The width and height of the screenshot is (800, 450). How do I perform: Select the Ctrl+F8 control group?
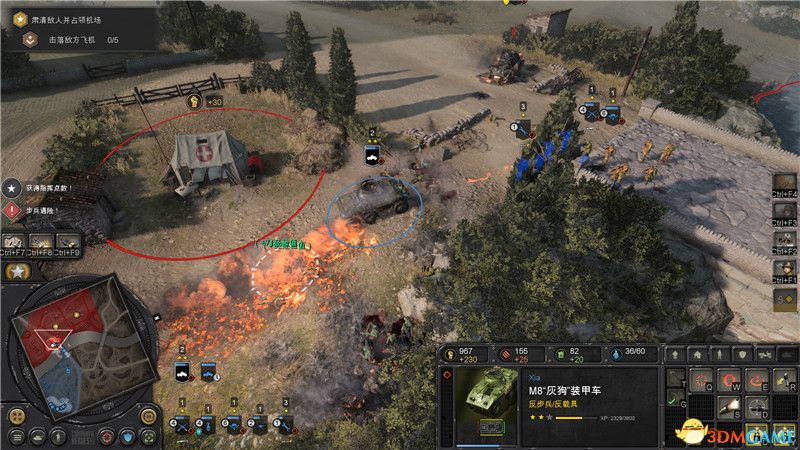click(x=42, y=242)
